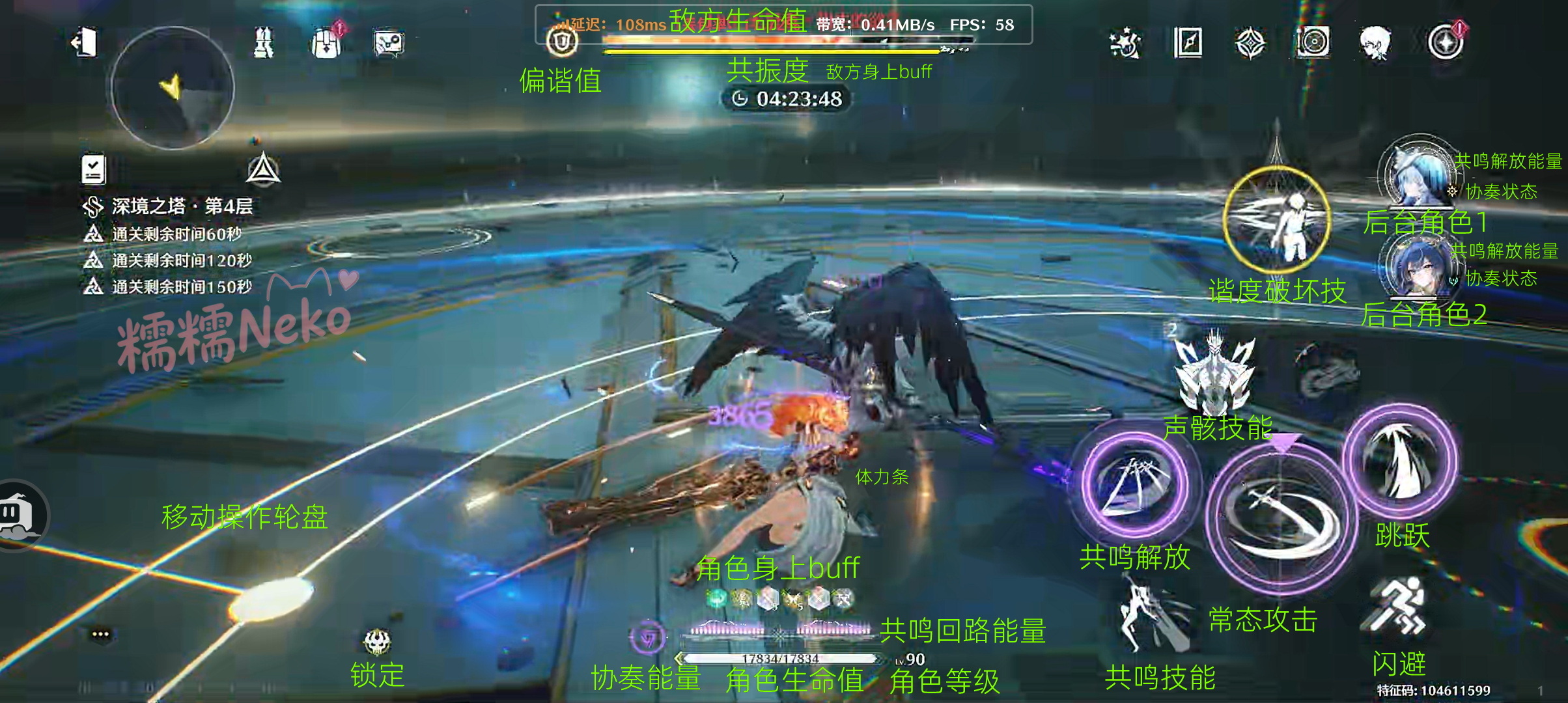The image size is (1568, 703).
Task: Open the guidebook compass-page icon
Action: pyautogui.click(x=1188, y=44)
